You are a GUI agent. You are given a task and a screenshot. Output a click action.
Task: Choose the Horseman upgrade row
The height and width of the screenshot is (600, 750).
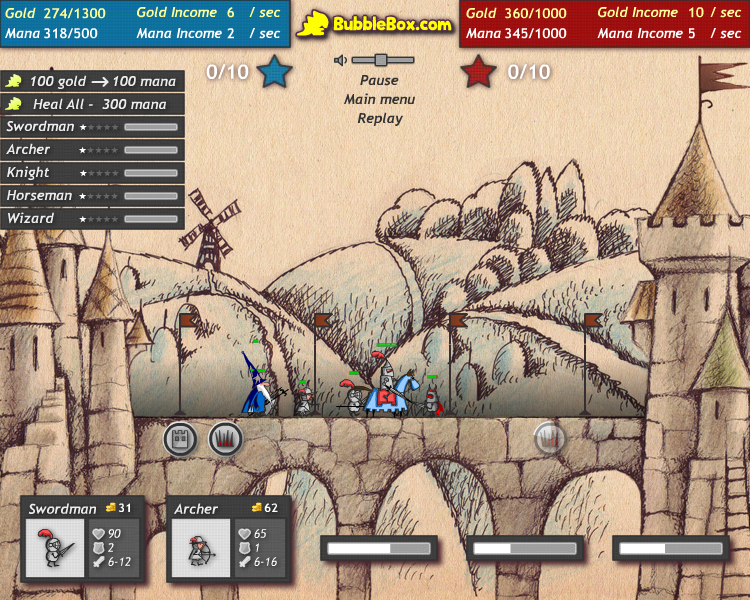pyautogui.click(x=92, y=196)
